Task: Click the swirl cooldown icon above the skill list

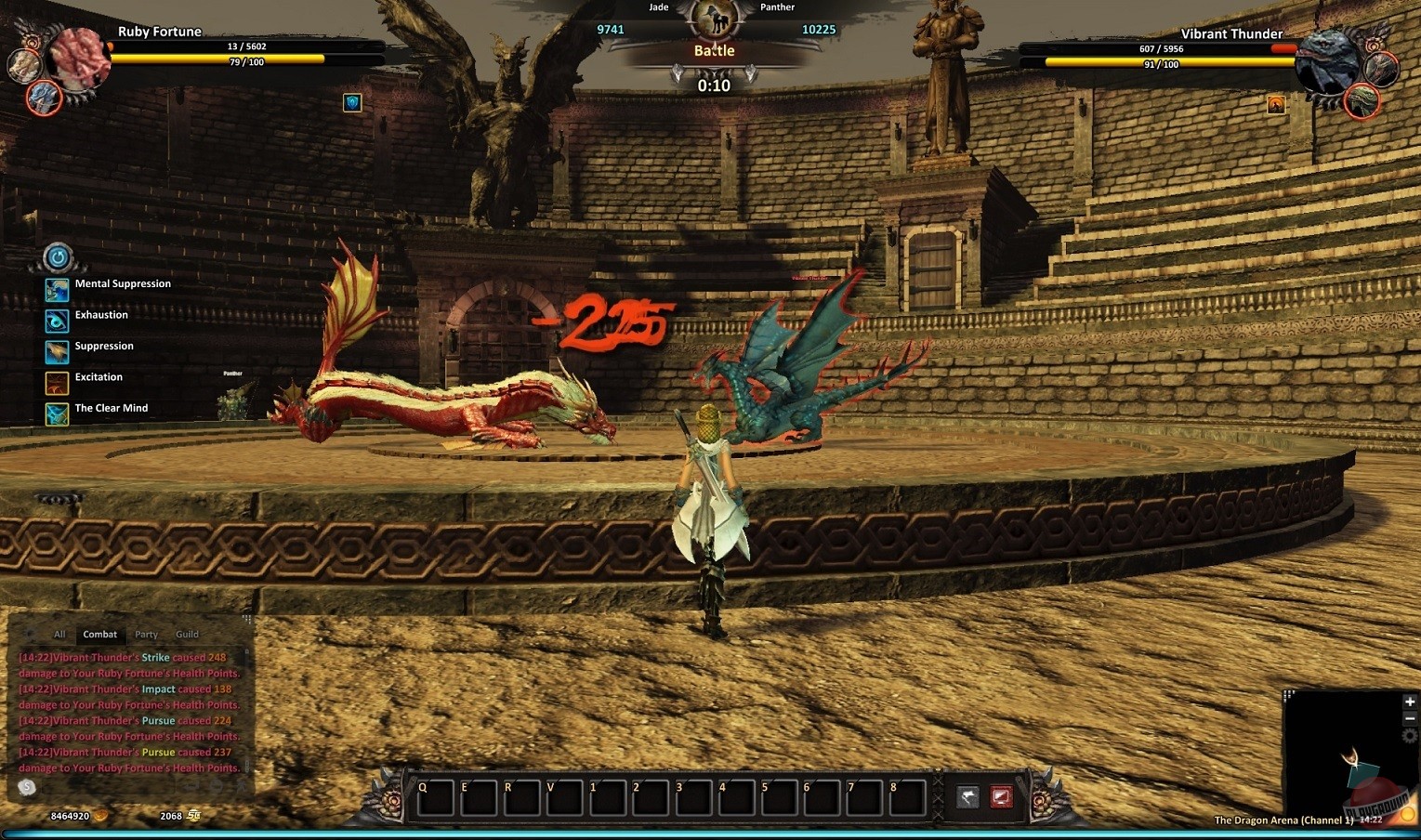Action: [x=57, y=257]
